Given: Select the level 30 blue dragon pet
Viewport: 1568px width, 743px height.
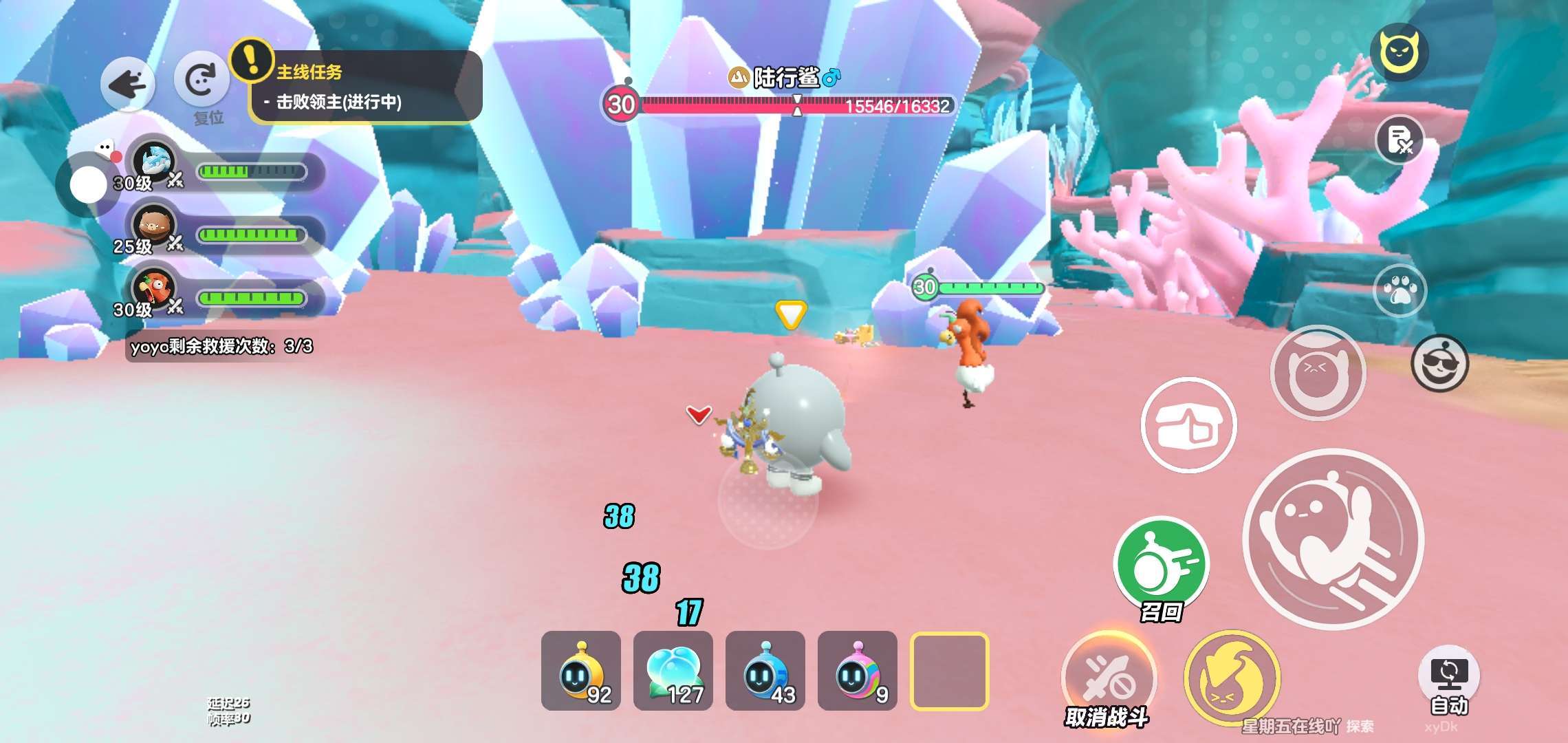Looking at the screenshot, I should tap(154, 165).
